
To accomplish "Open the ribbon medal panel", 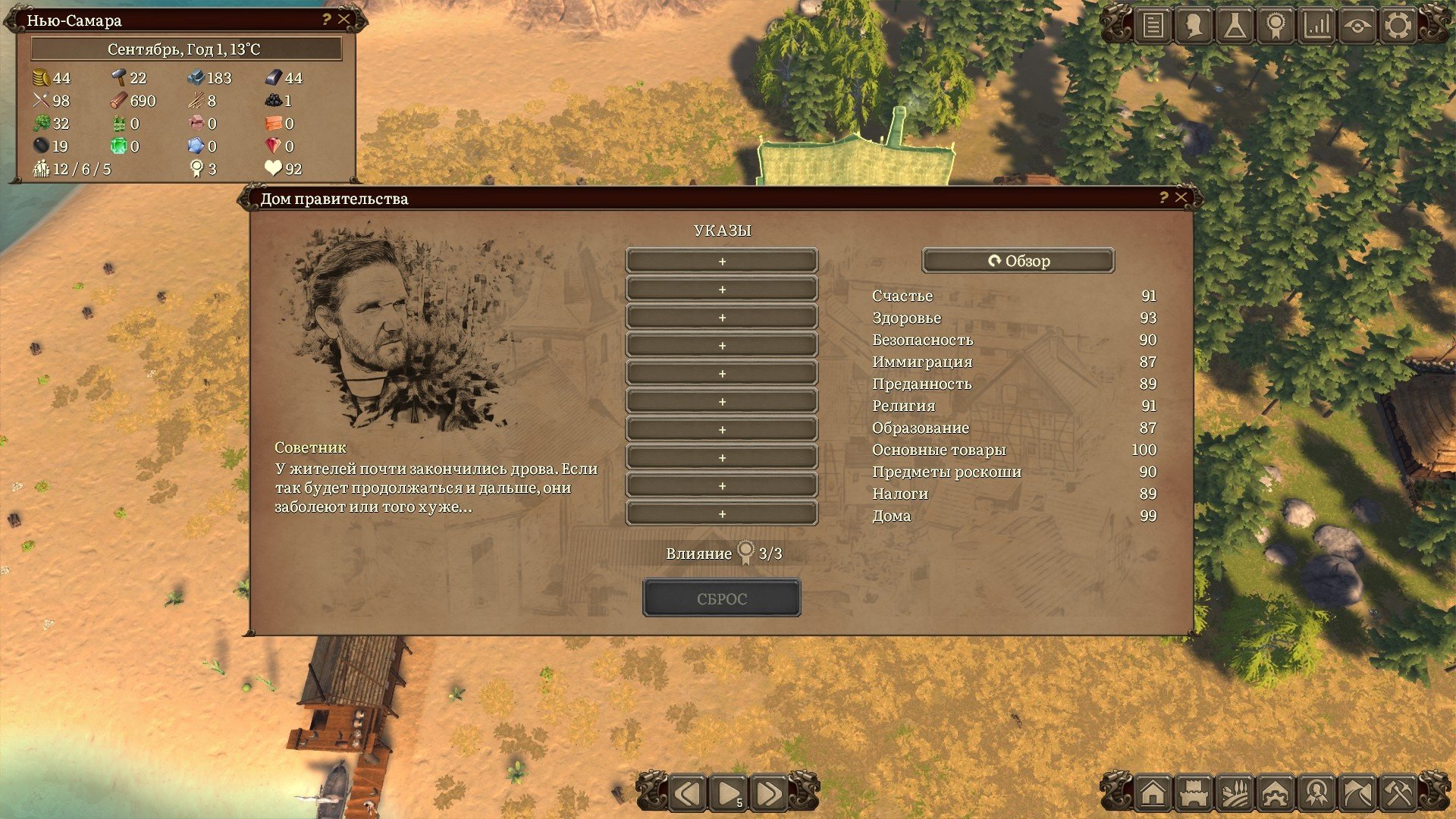I will pyautogui.click(x=1276, y=26).
